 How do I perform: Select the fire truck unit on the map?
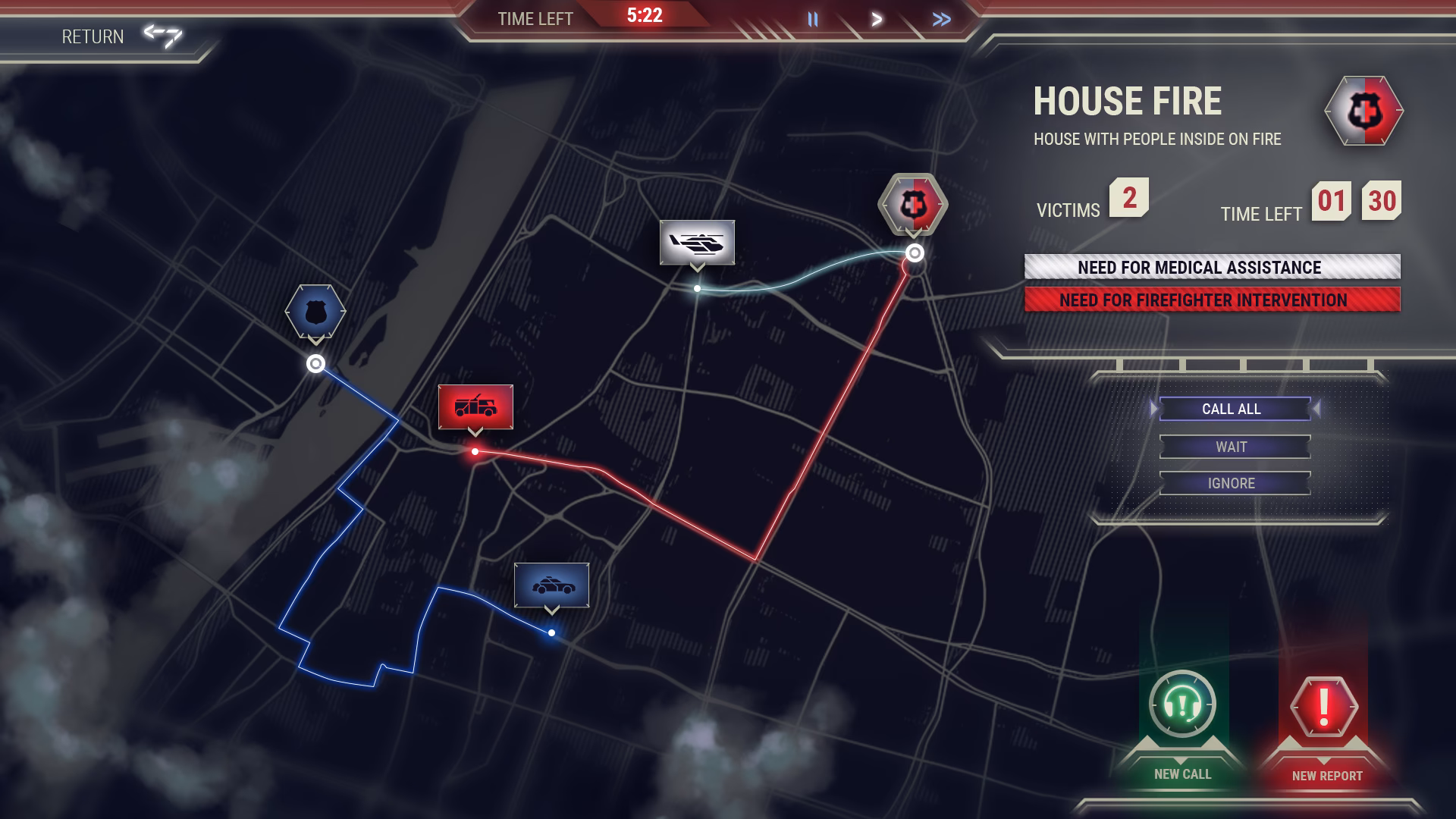(476, 406)
